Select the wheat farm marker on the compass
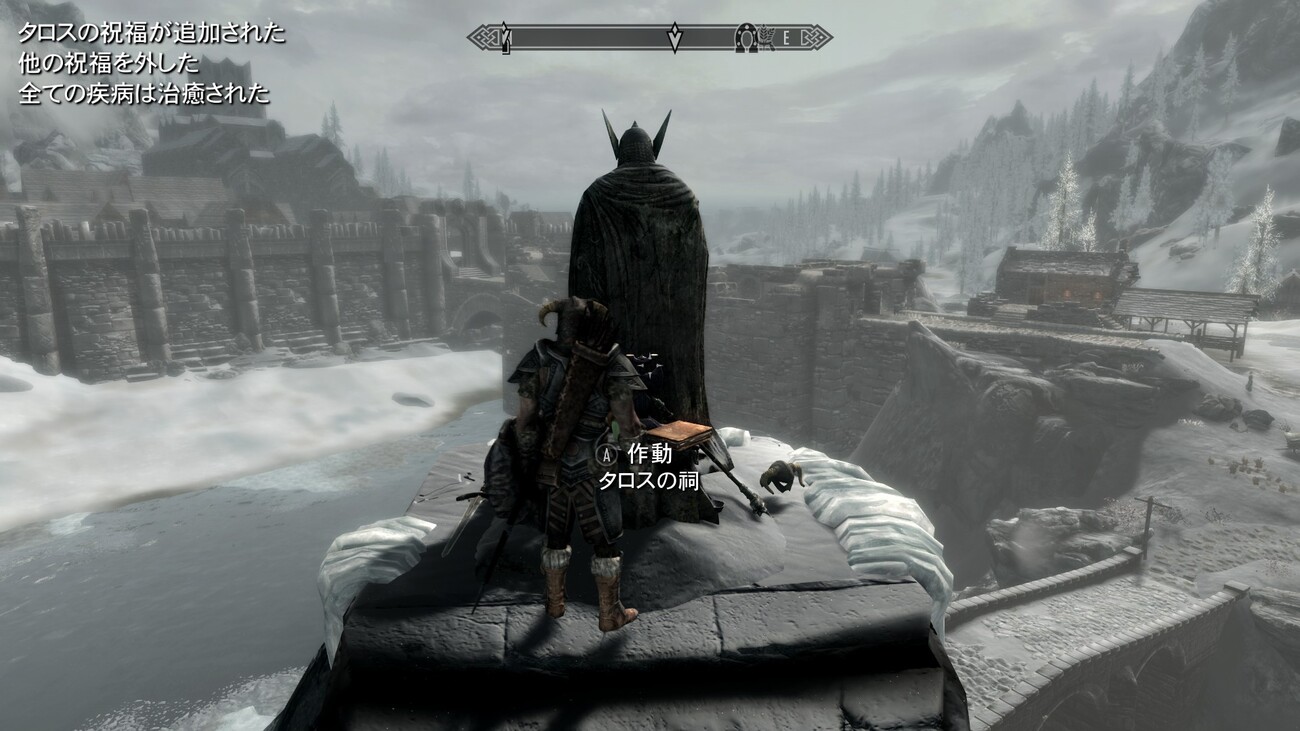 click(x=765, y=38)
